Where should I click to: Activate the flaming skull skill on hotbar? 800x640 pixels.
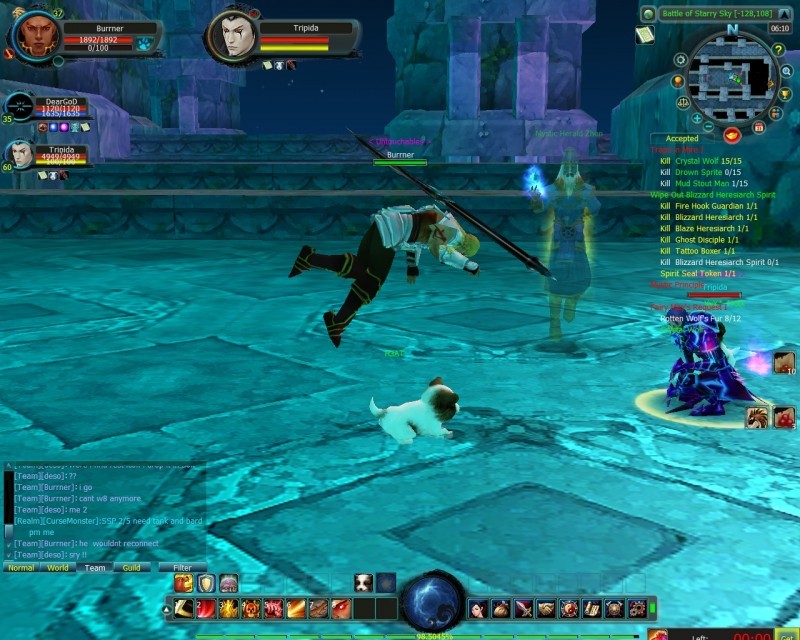coord(250,608)
